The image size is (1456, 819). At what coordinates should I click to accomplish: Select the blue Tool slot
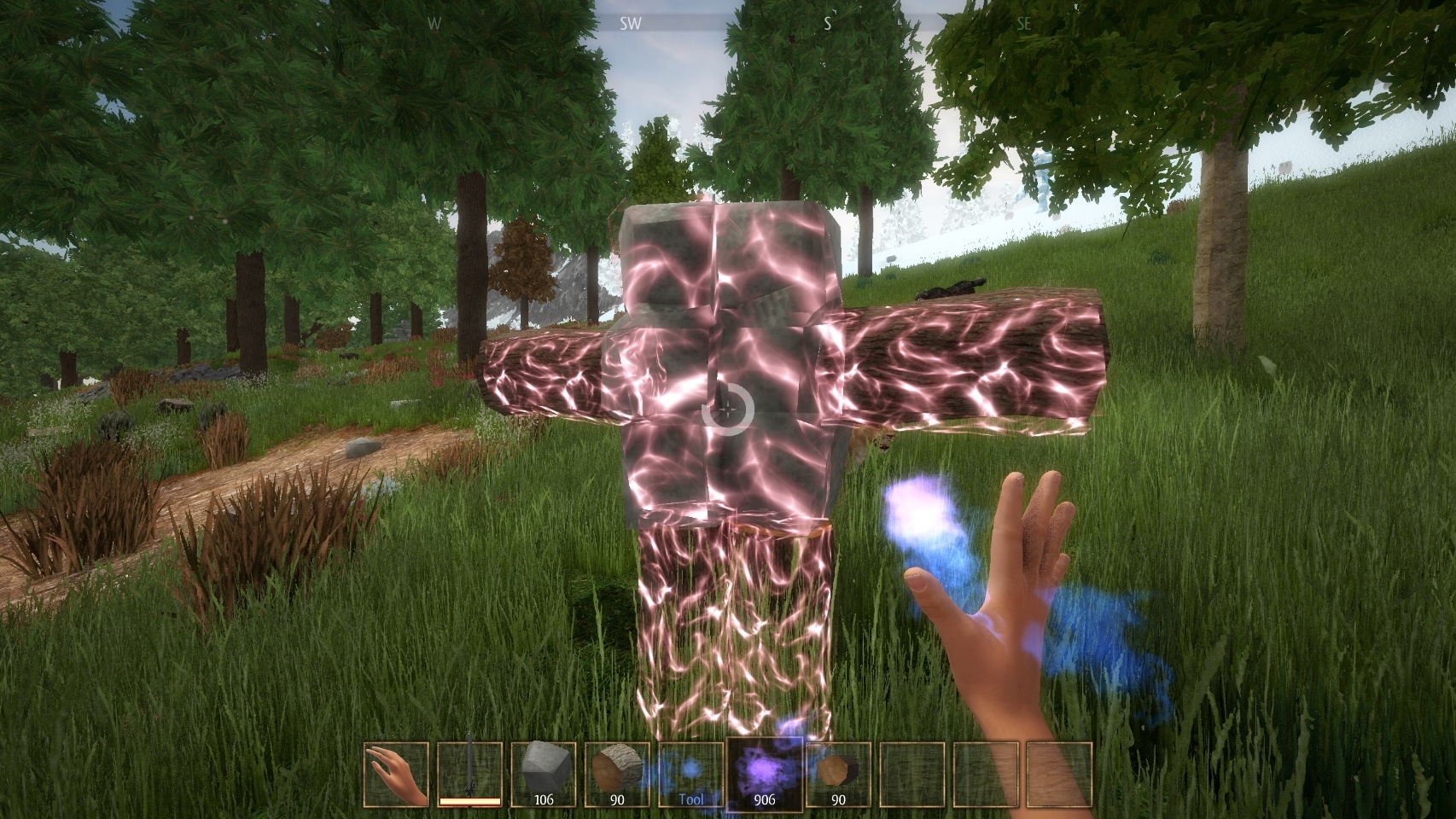[690, 775]
